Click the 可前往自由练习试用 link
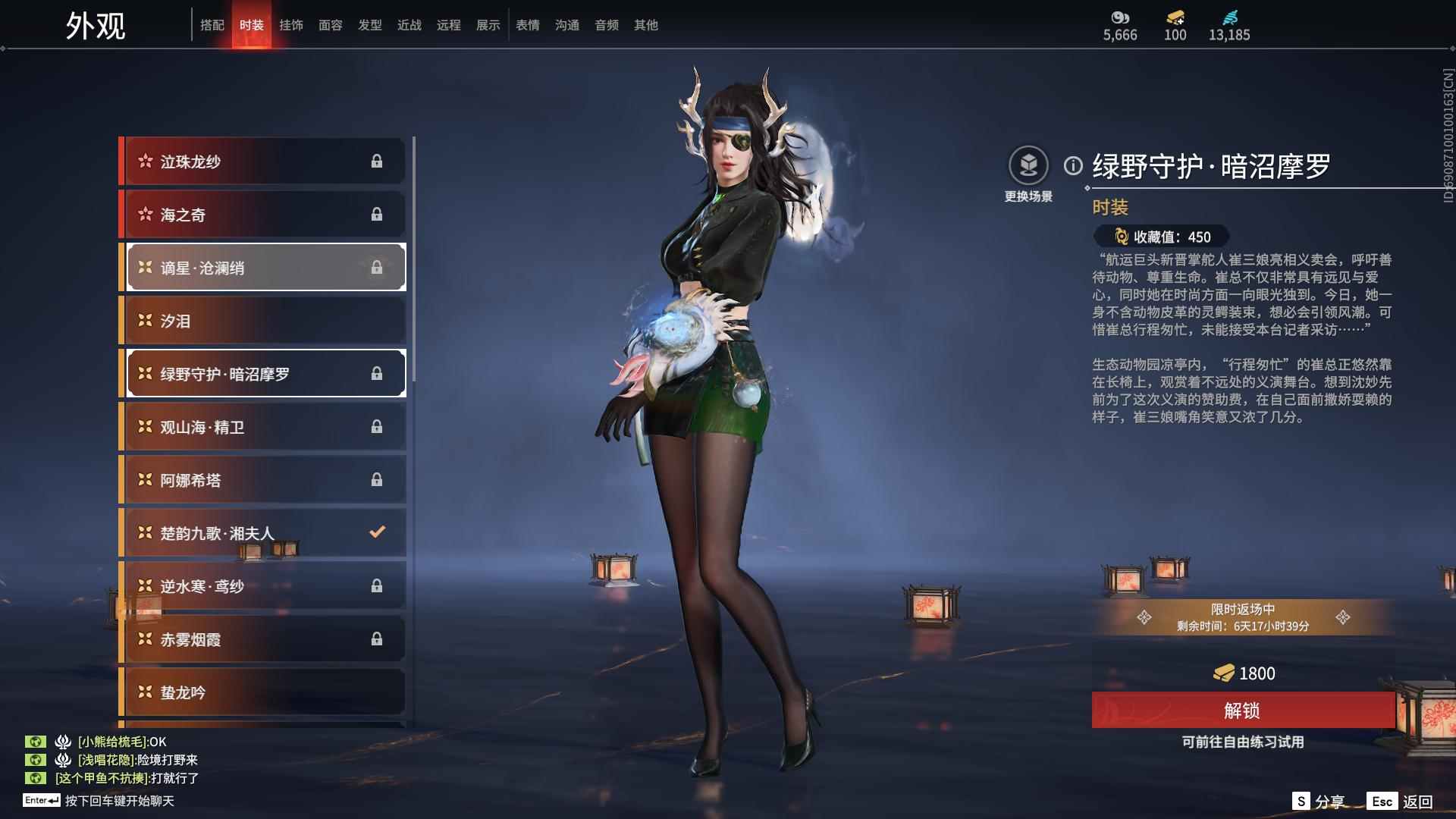The image size is (1456, 819). pyautogui.click(x=1244, y=743)
